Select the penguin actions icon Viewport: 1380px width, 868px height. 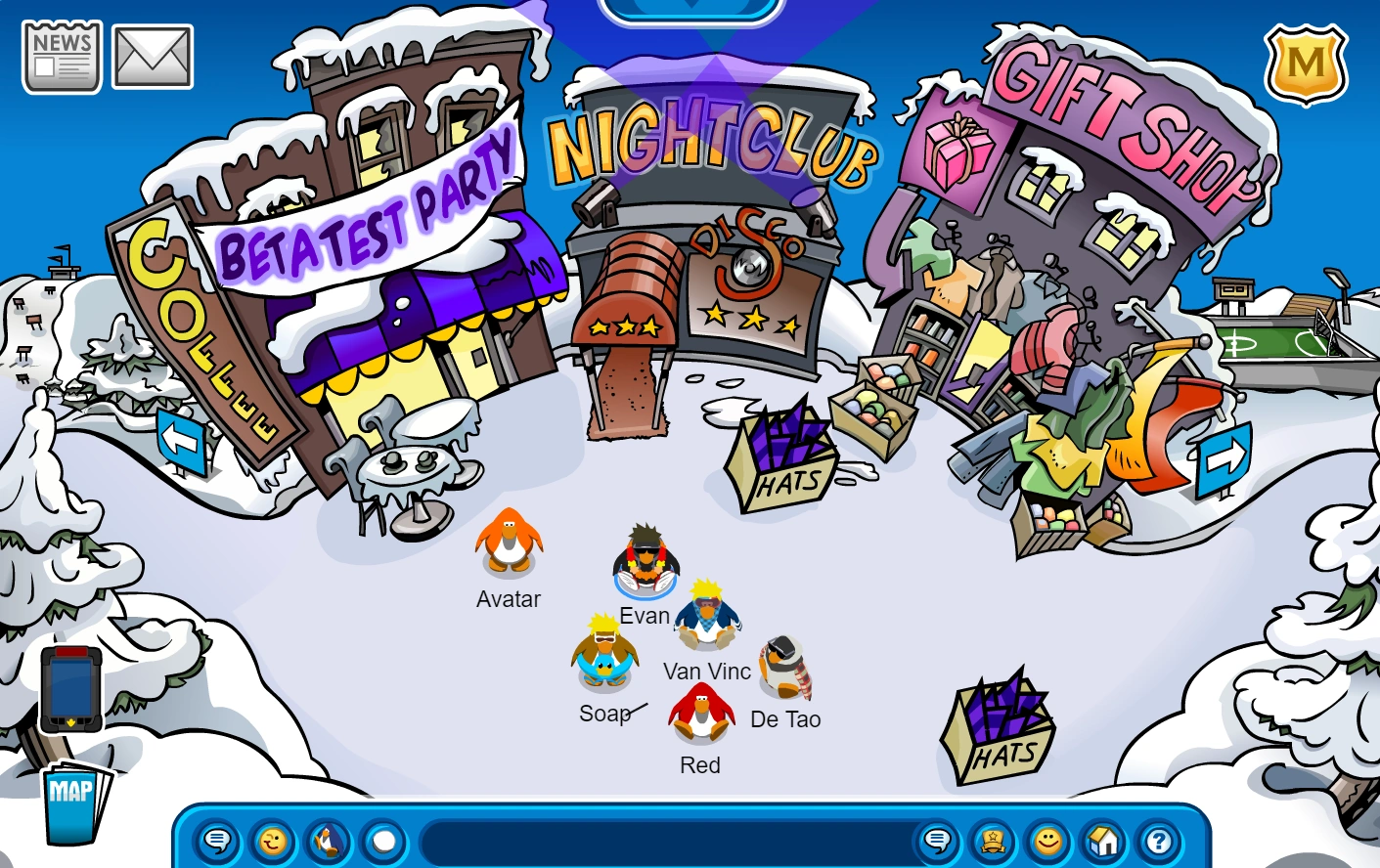(327, 841)
